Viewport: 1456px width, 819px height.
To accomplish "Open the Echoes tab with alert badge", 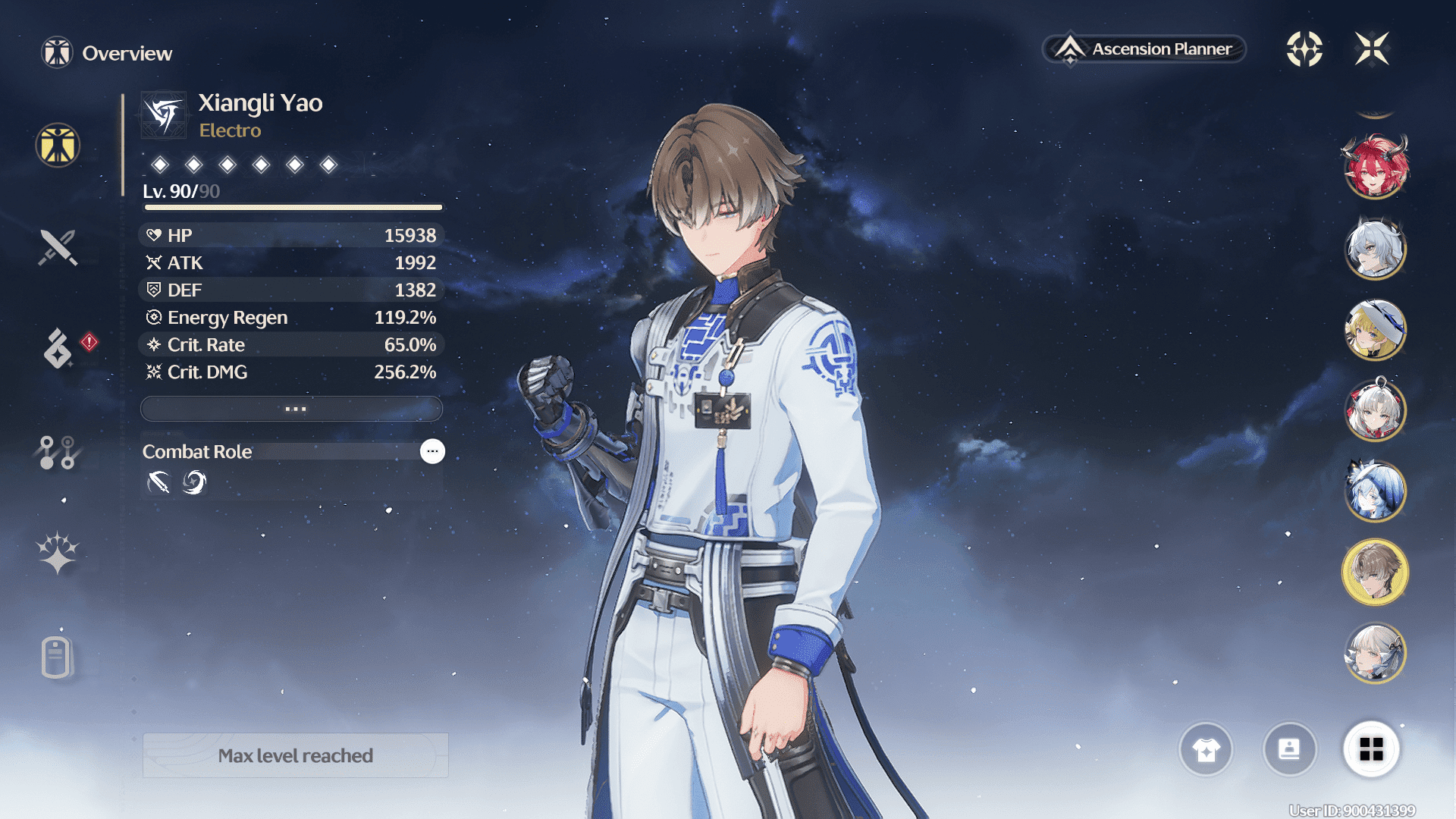I will click(x=58, y=348).
